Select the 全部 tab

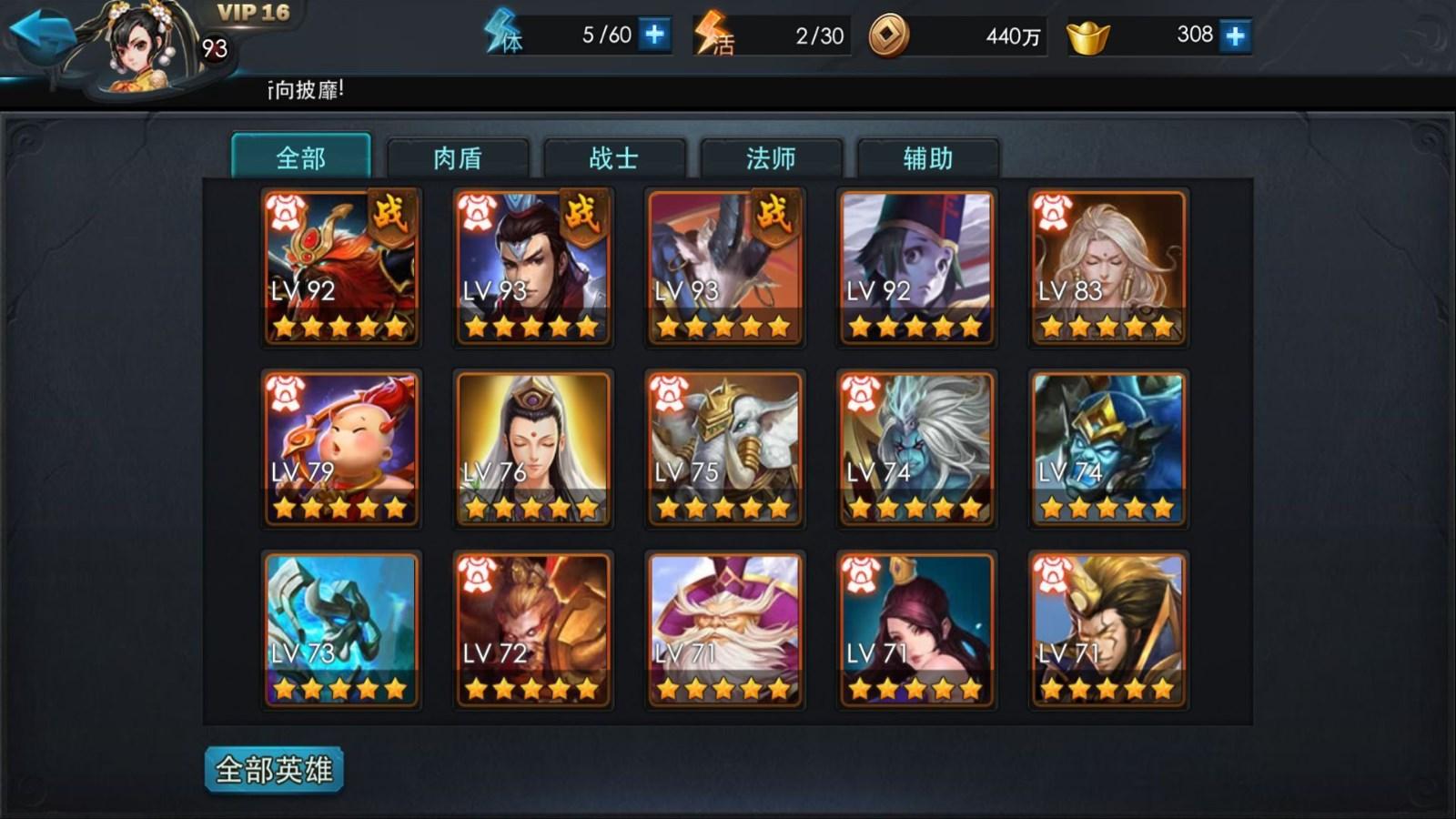[302, 157]
